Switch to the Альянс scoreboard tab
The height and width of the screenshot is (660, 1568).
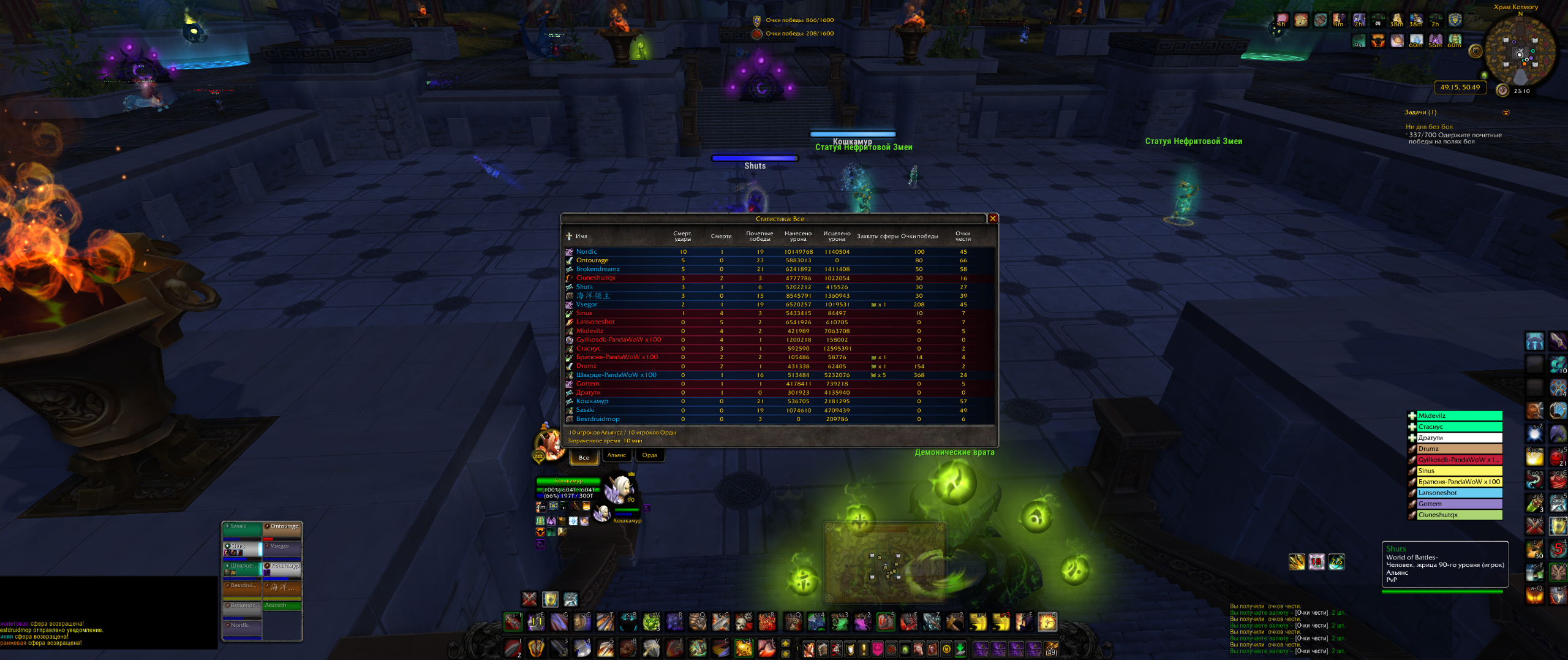(616, 455)
